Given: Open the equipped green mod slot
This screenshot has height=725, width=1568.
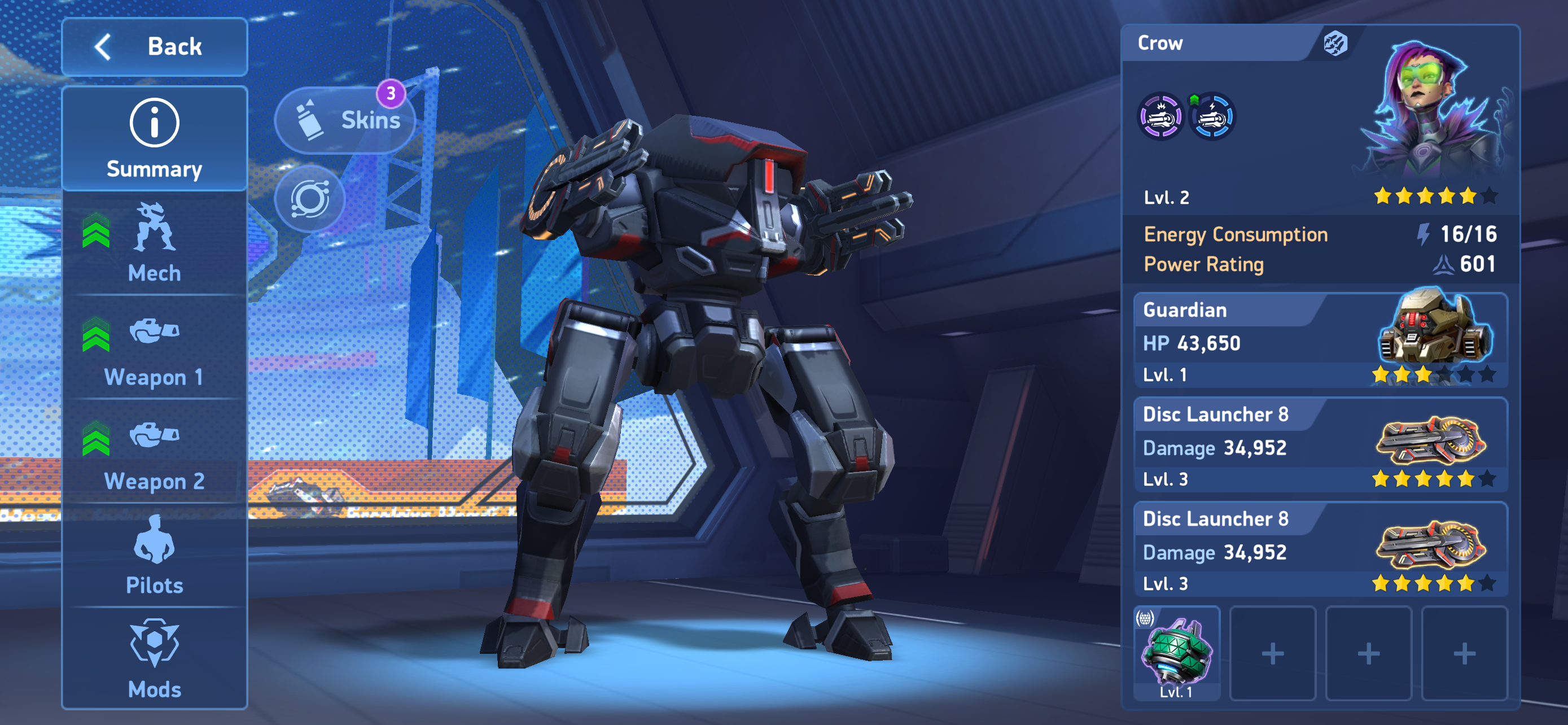Looking at the screenshot, I should pyautogui.click(x=1176, y=653).
